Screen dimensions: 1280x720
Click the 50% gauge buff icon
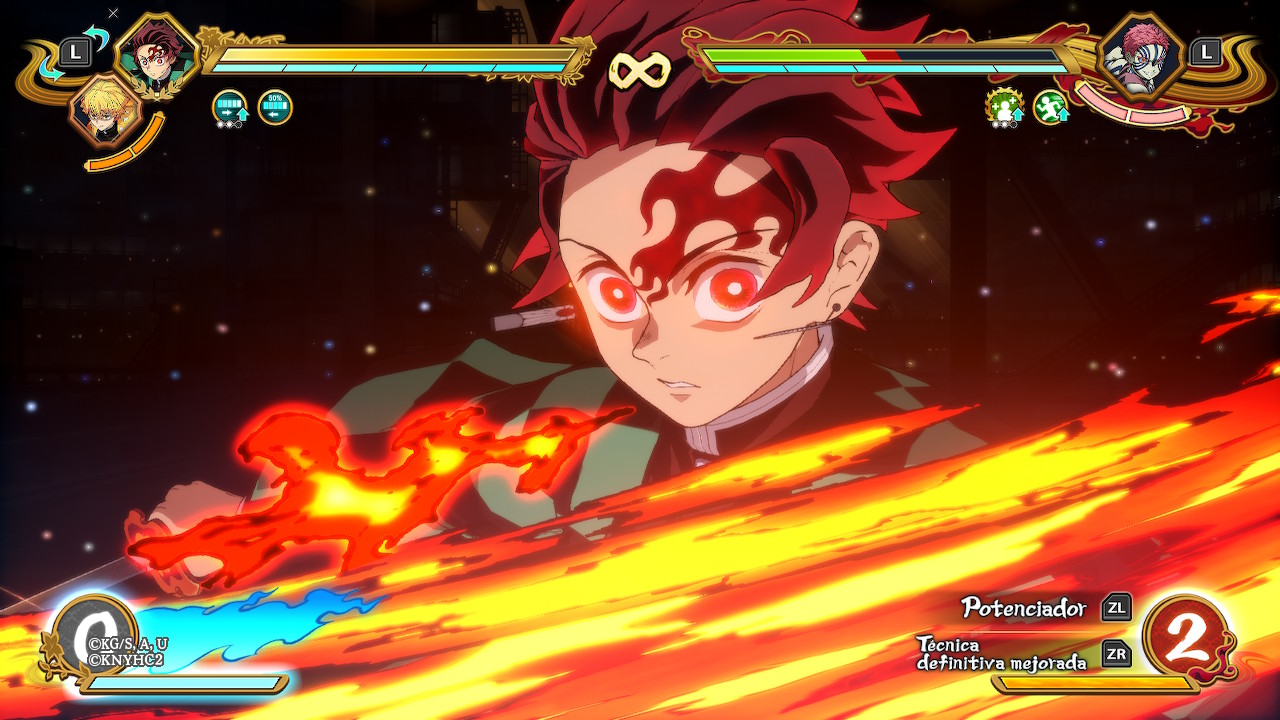coord(275,107)
